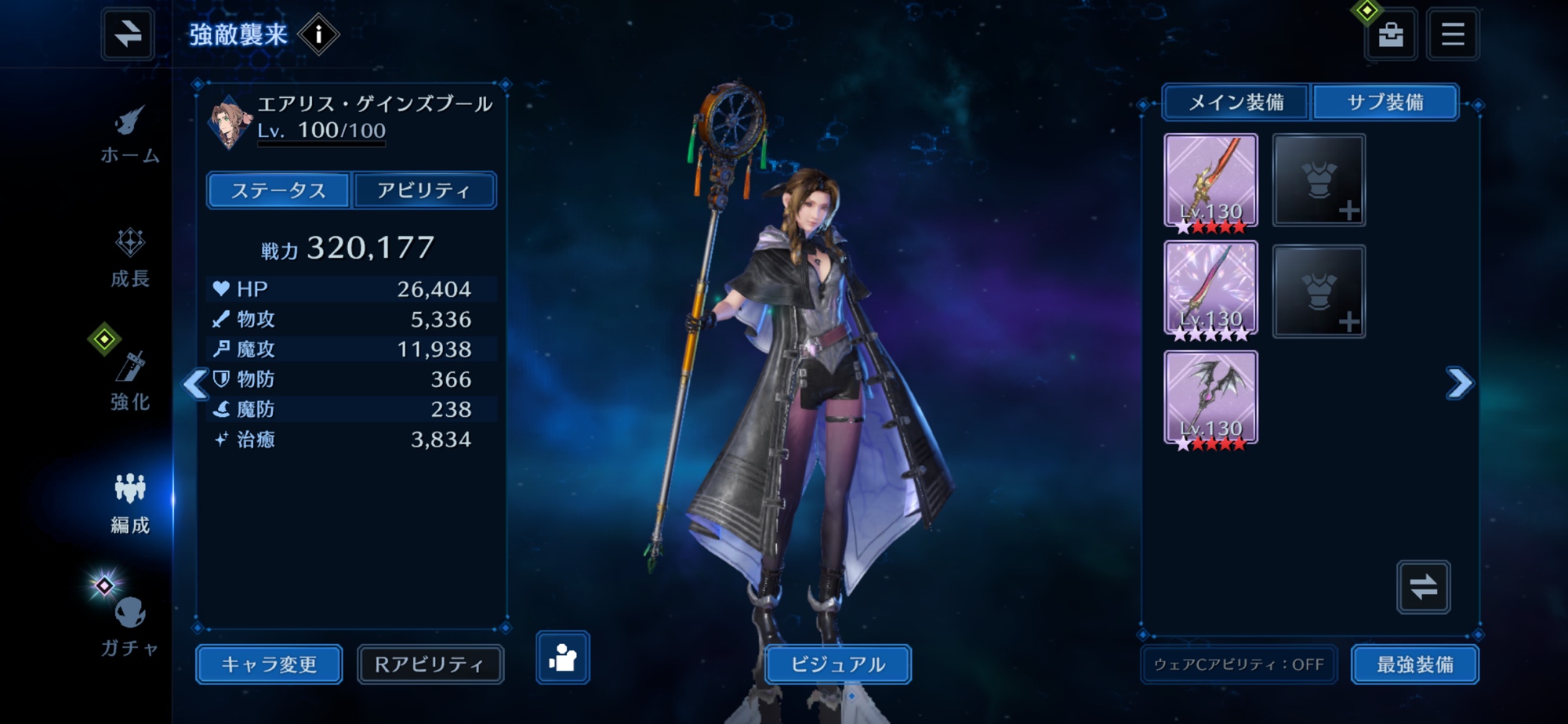
Task: Open the ガチャ gacha menu
Action: (130, 627)
